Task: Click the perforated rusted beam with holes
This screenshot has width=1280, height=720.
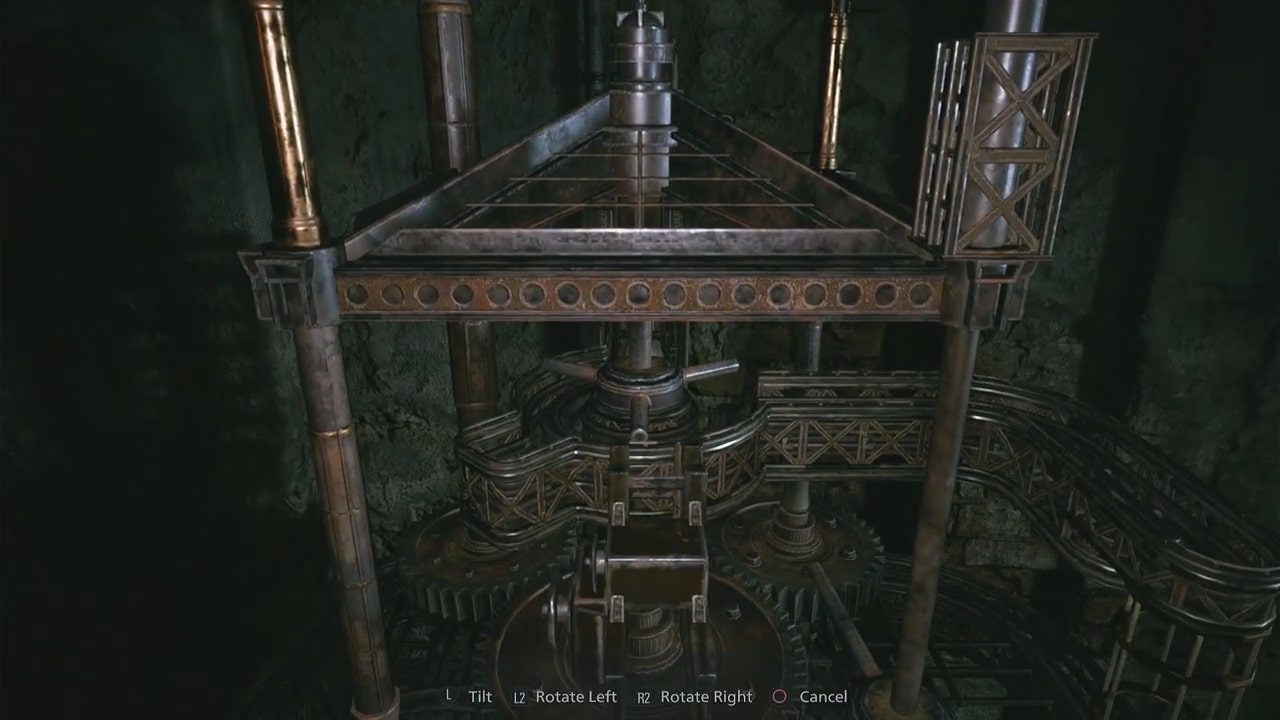Action: pos(640,295)
